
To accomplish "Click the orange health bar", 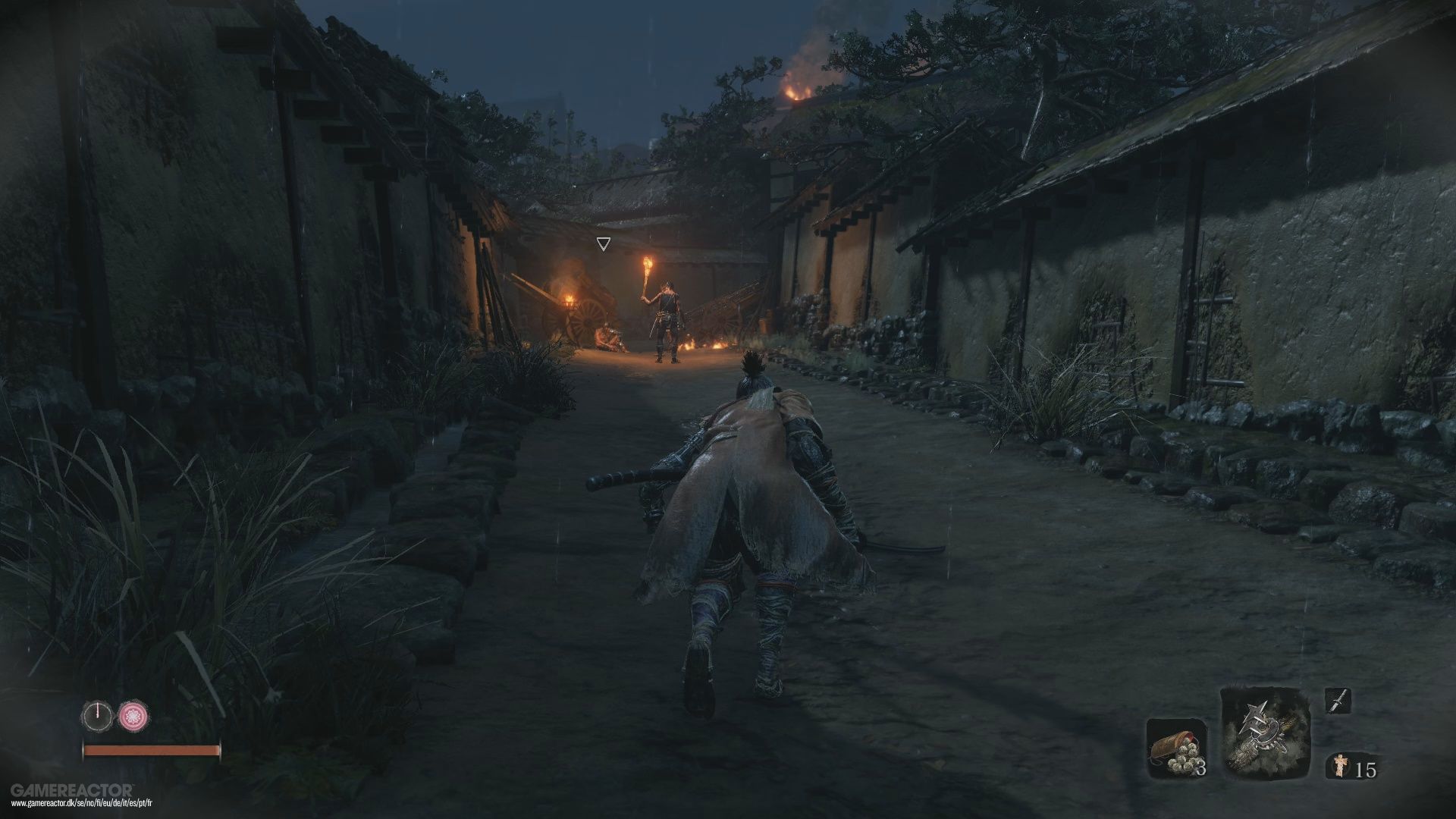I will tap(152, 750).
